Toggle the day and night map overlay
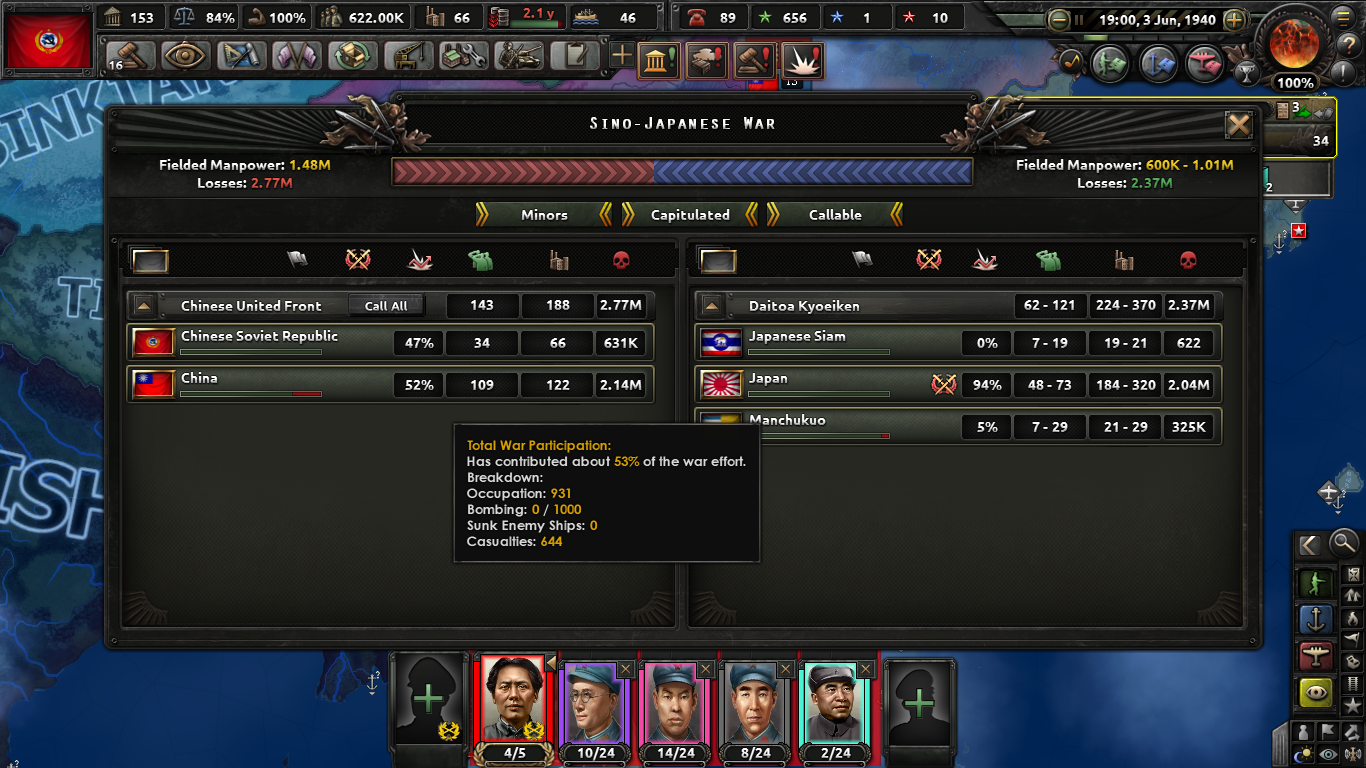The image size is (1366, 768). [x=1302, y=753]
